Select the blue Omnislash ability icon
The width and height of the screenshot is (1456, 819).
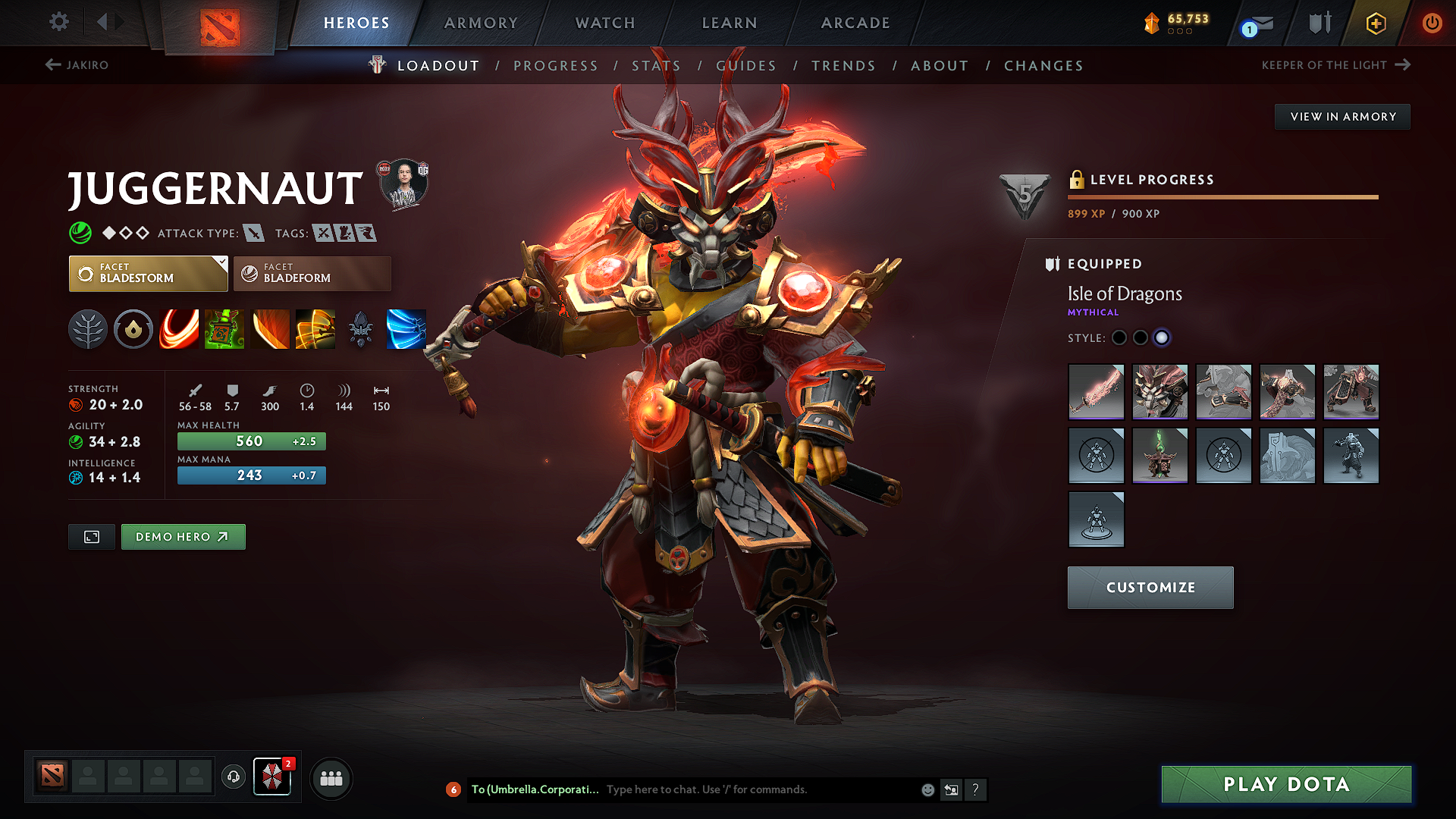(x=406, y=329)
